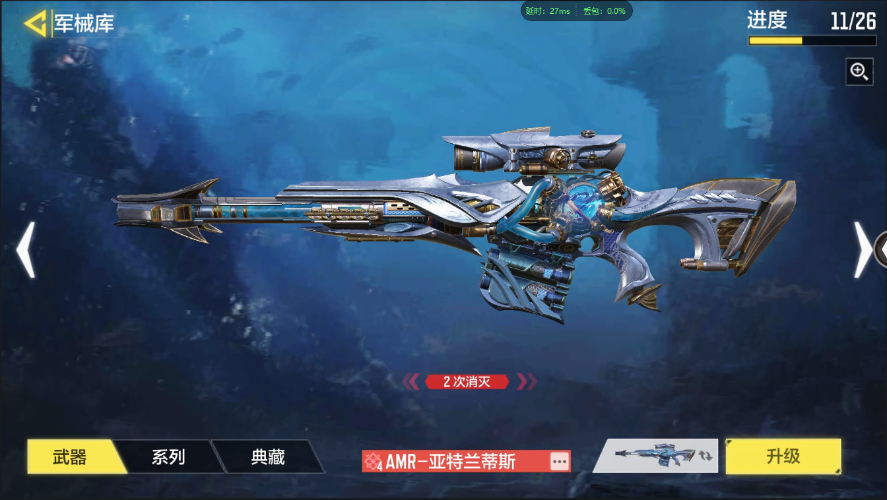
Task: Tap the yellow 升级 upgrade button
Action: pyautogui.click(x=783, y=456)
